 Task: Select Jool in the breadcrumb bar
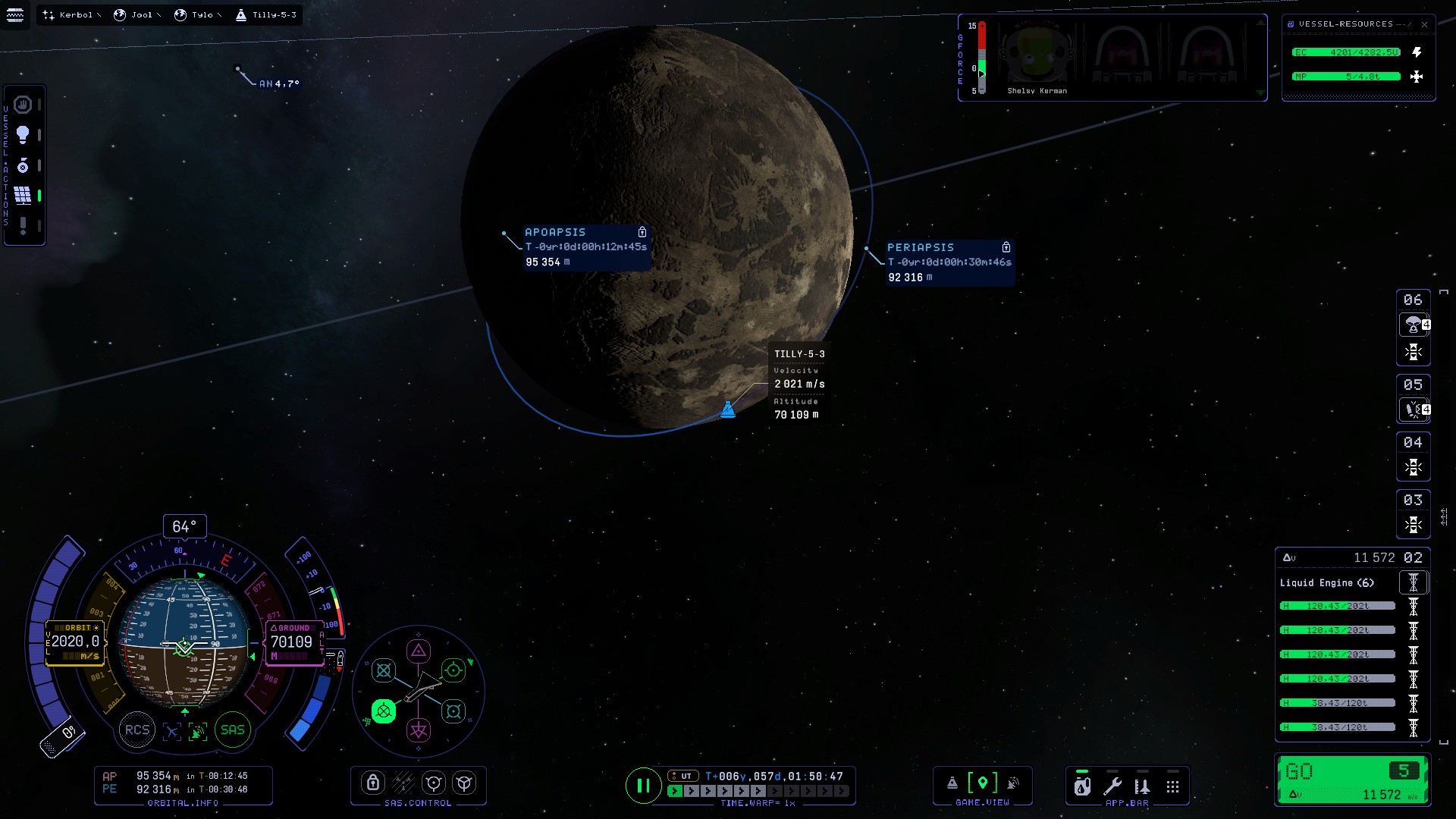pos(138,14)
